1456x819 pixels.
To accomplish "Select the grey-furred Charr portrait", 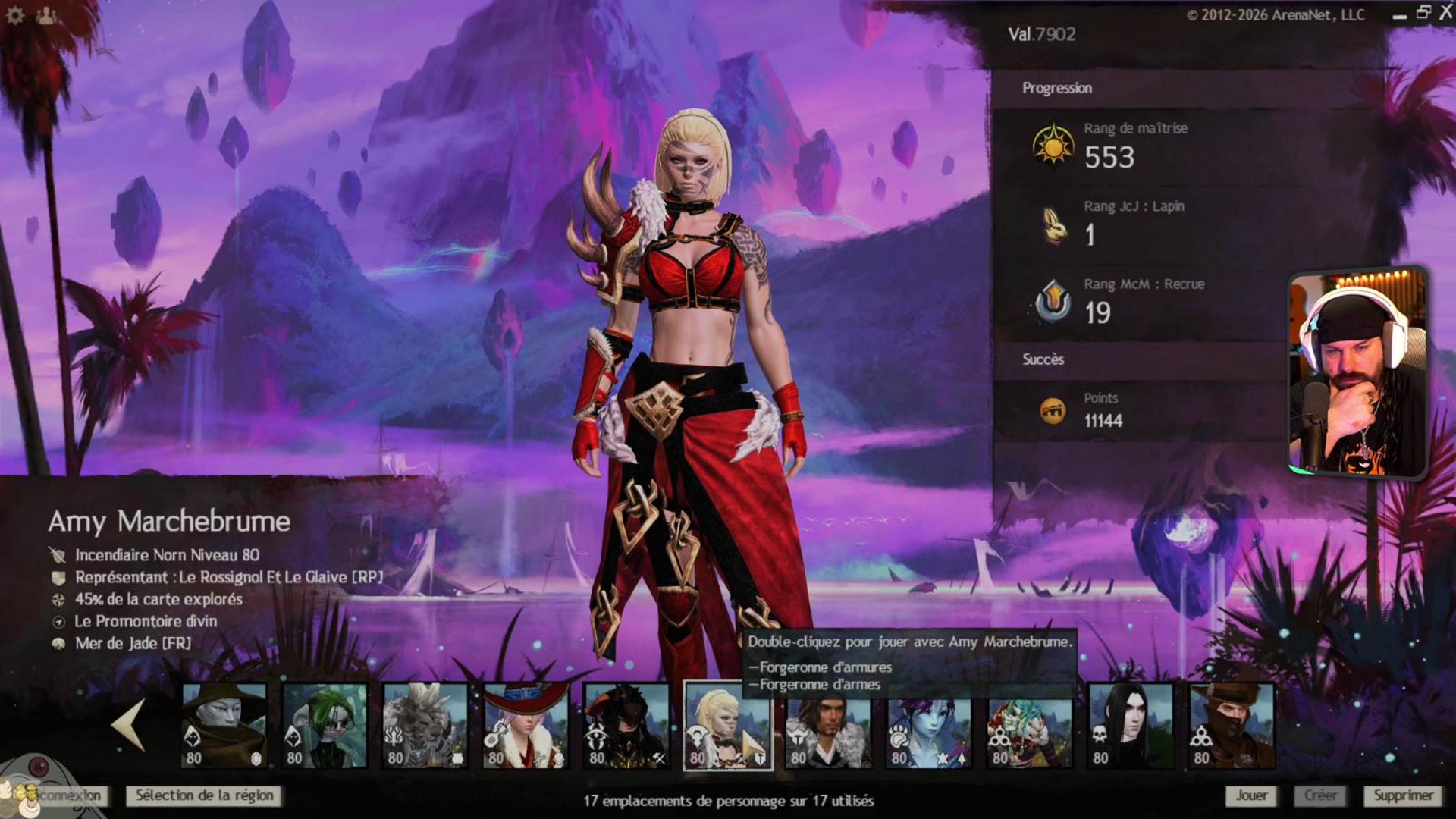I will click(x=425, y=726).
